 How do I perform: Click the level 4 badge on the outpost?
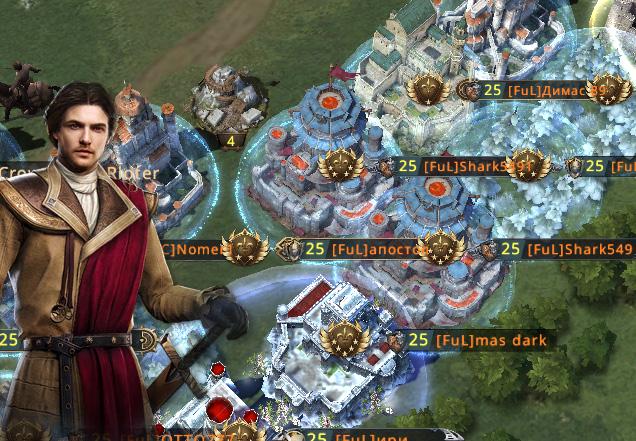[x=231, y=140]
